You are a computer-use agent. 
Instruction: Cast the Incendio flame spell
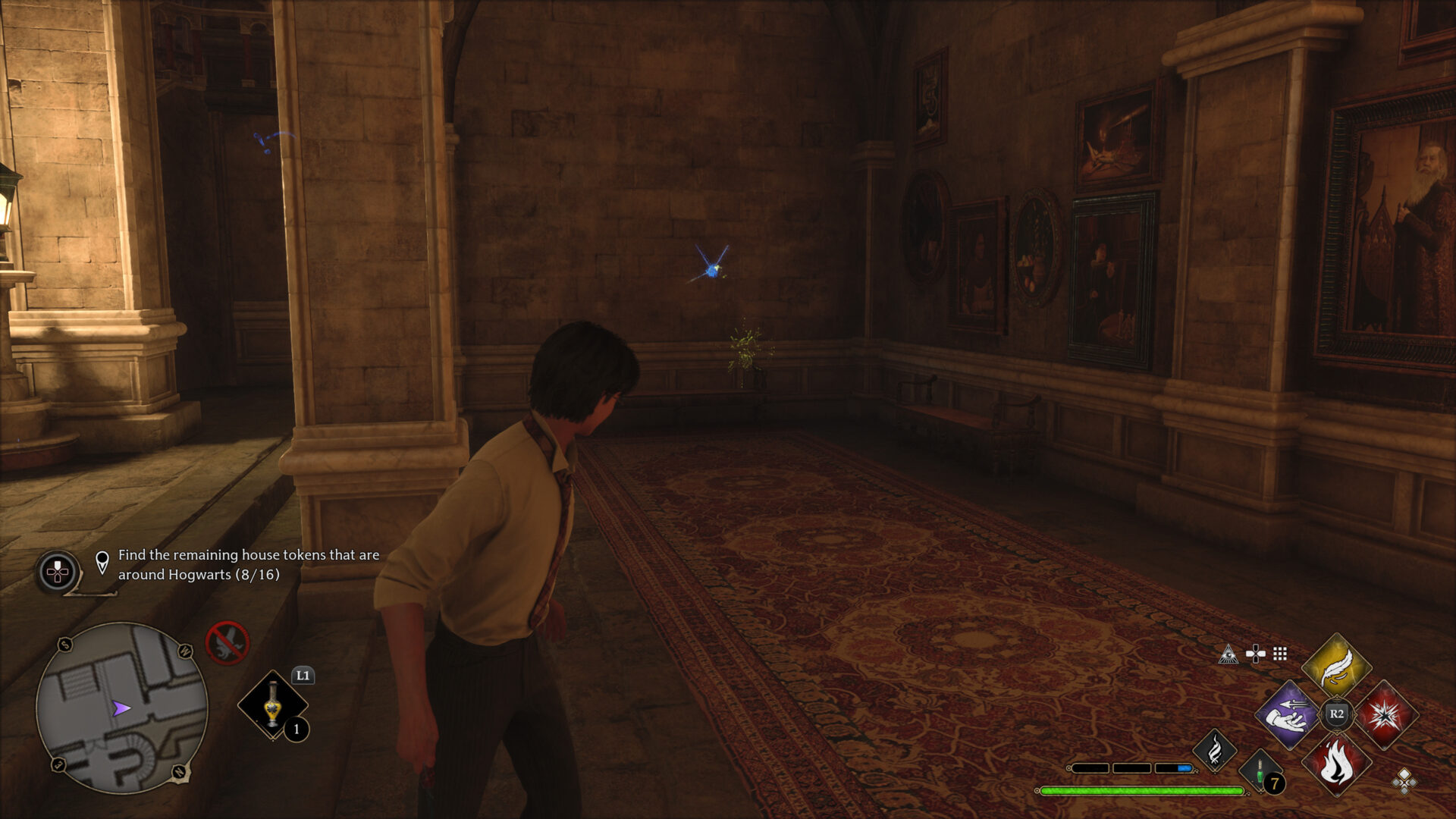(1336, 764)
